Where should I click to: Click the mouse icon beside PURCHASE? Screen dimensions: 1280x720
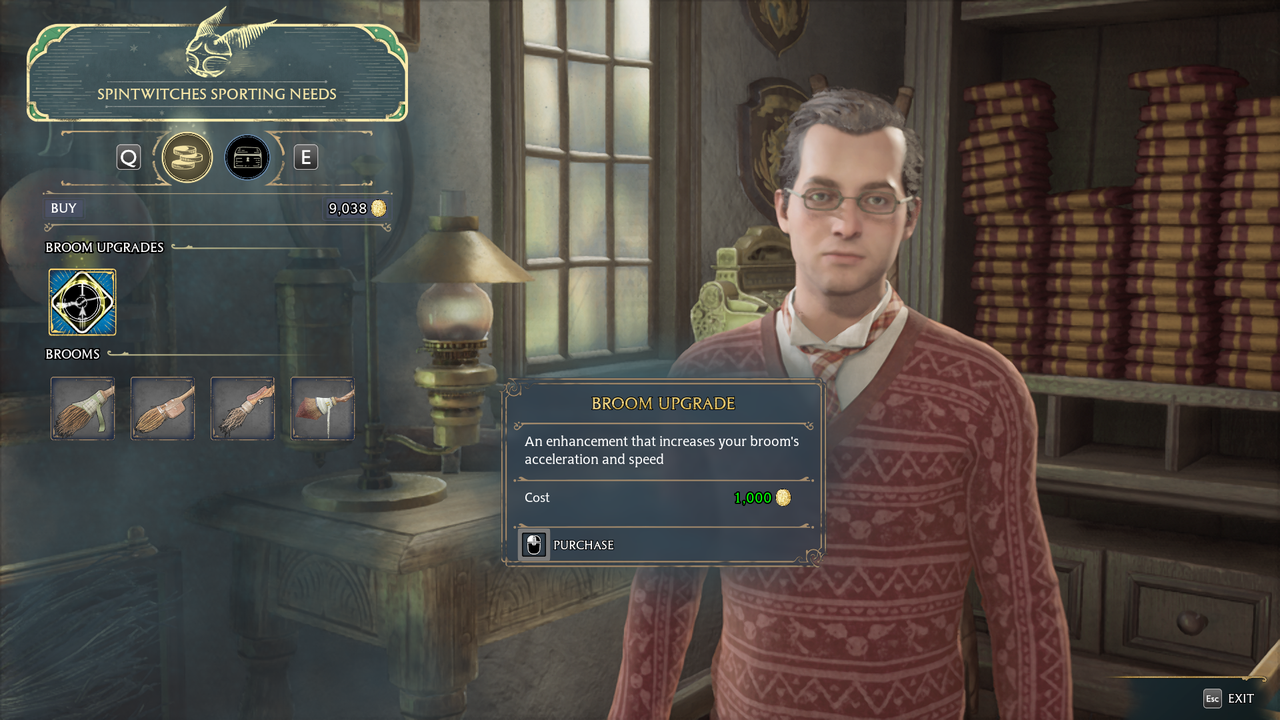(x=533, y=545)
